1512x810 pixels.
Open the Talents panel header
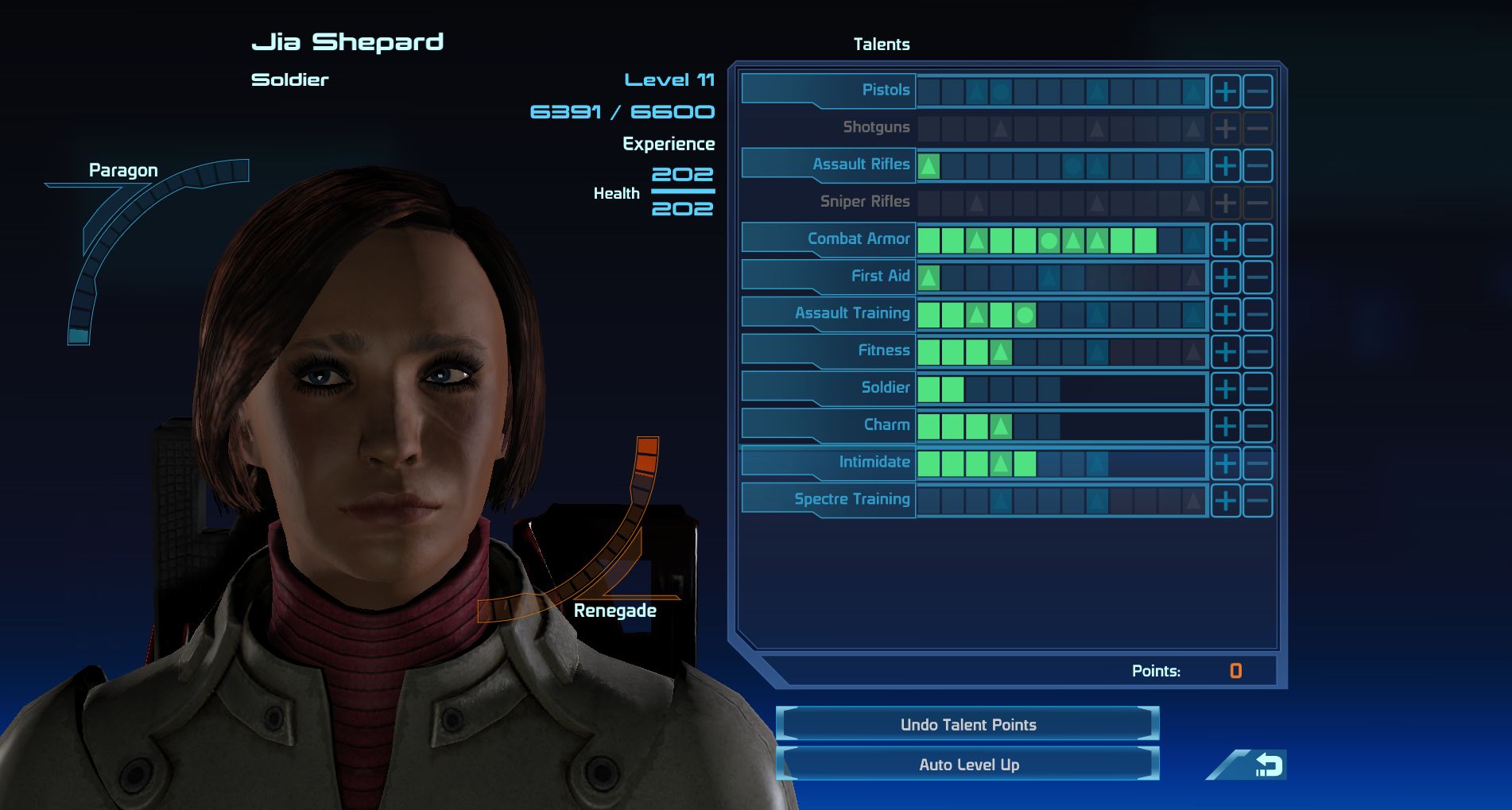point(882,45)
